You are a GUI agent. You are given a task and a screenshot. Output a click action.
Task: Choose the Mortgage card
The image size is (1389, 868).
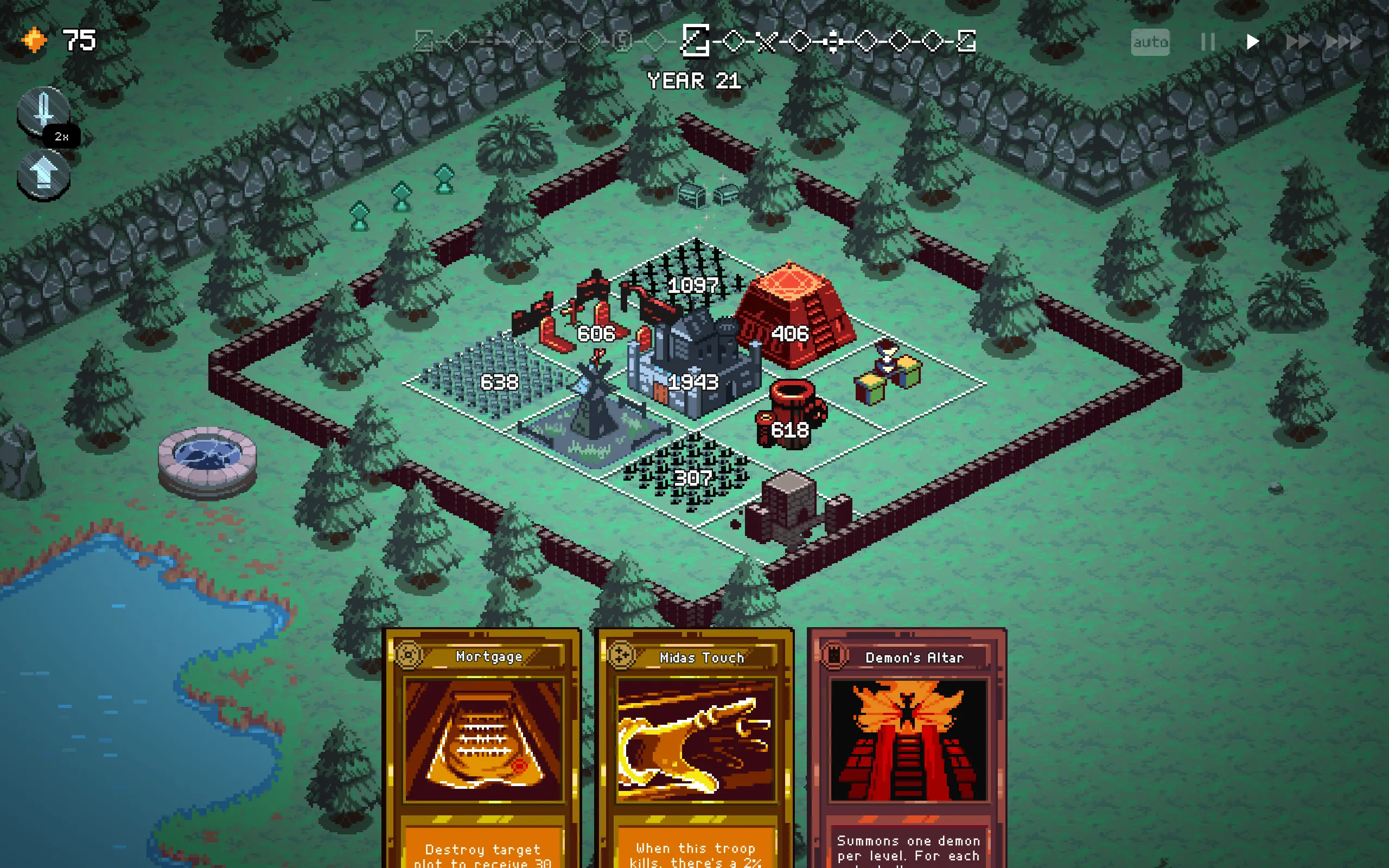click(483, 746)
